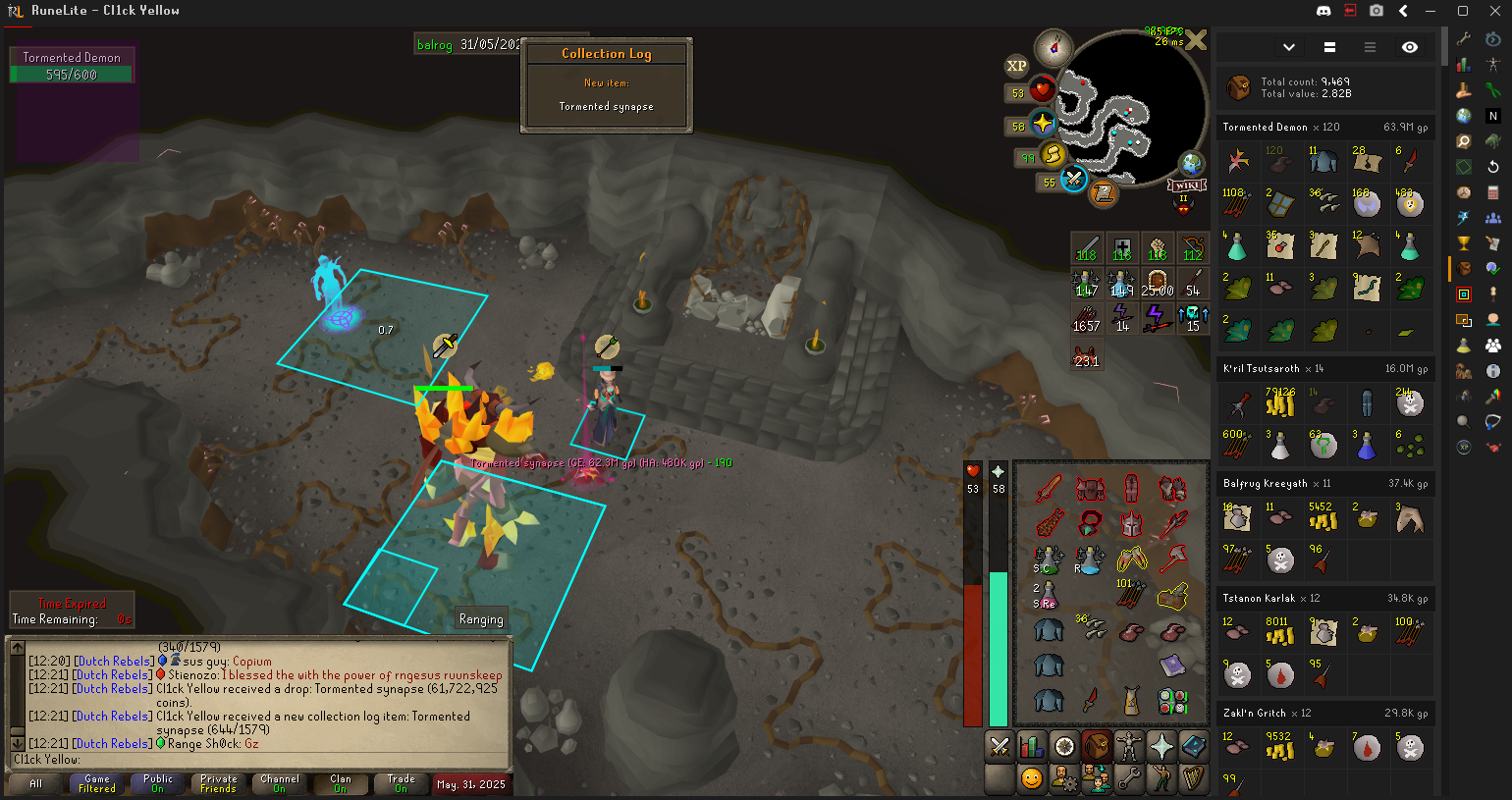Click the XP drops button
Screen dimensions: 1512x800
tap(1016, 66)
